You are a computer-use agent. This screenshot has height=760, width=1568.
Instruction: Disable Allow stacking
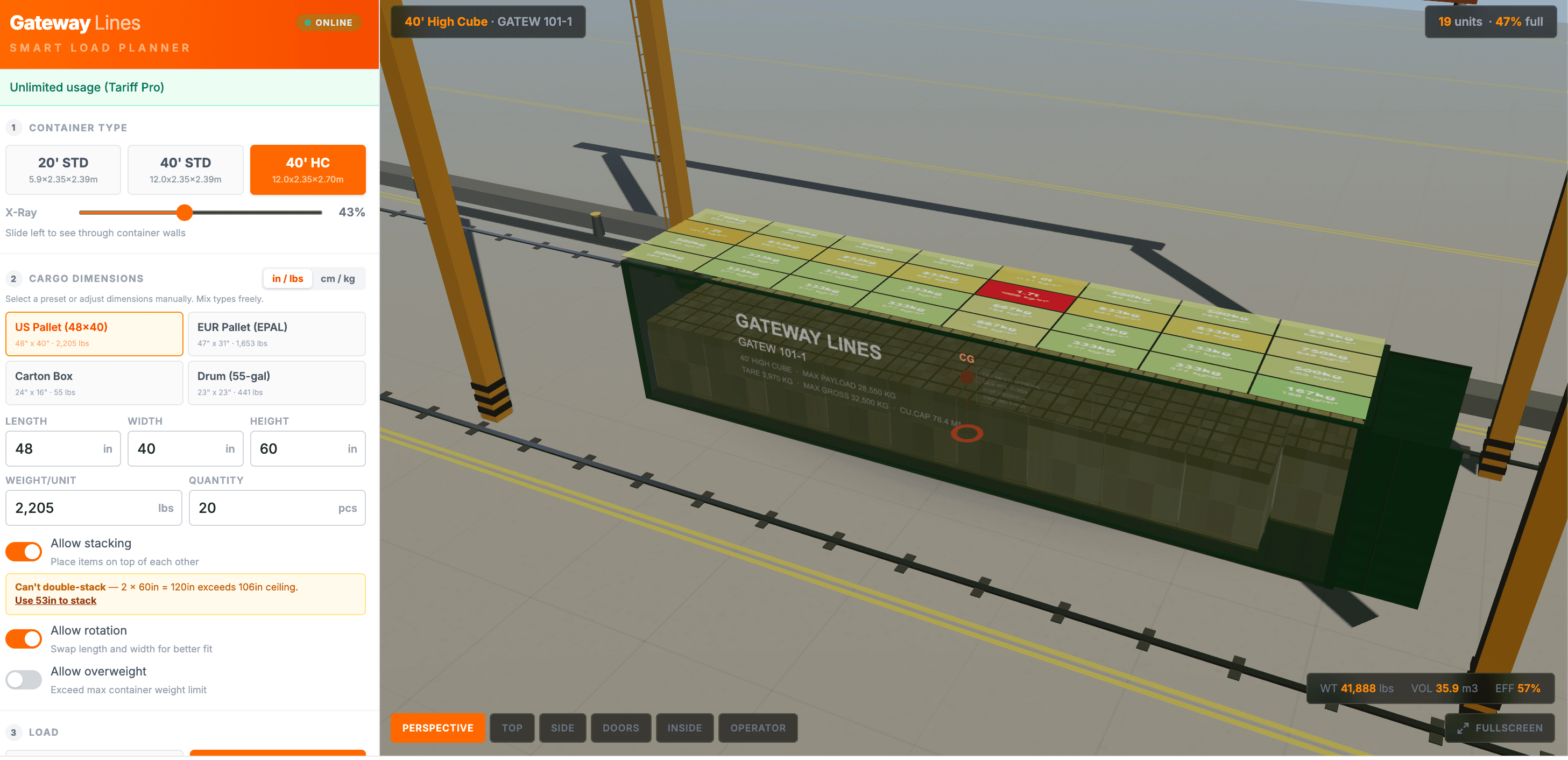pos(23,552)
